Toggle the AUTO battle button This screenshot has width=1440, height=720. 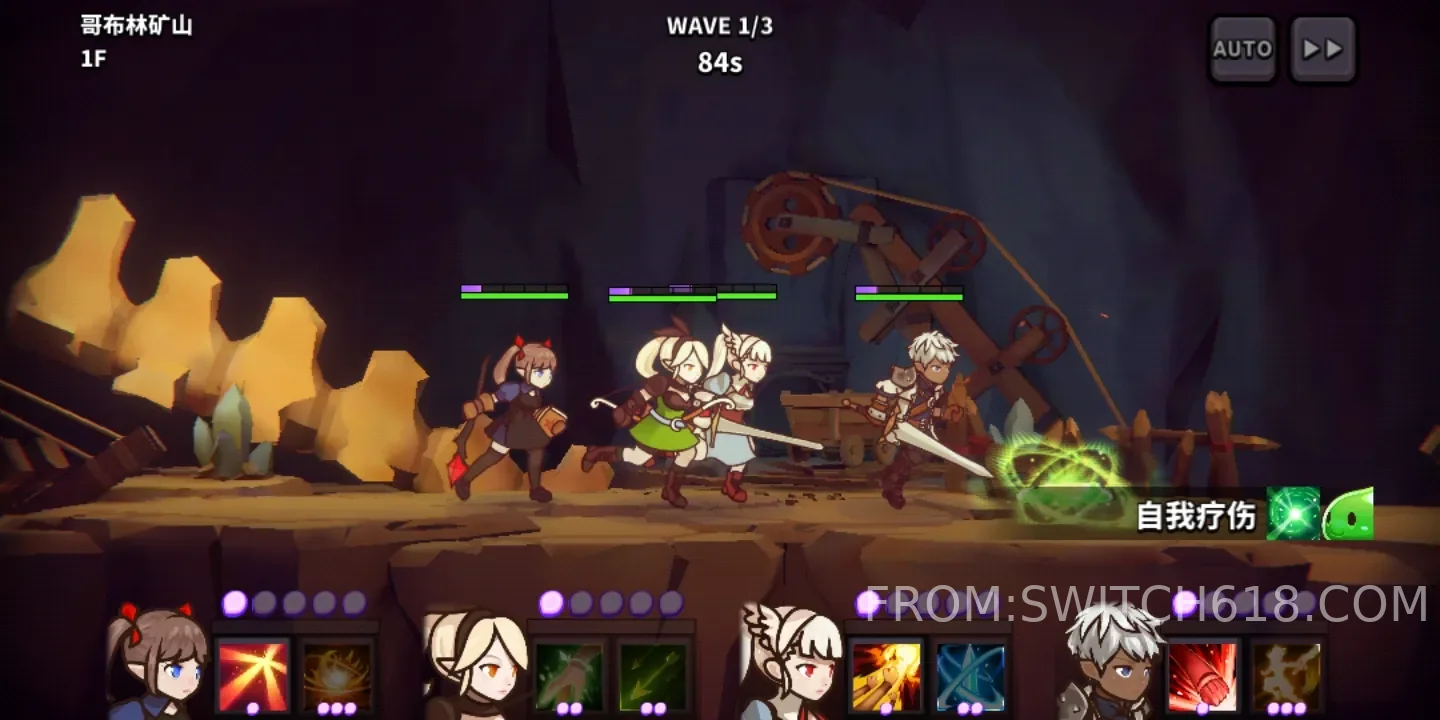click(1242, 49)
